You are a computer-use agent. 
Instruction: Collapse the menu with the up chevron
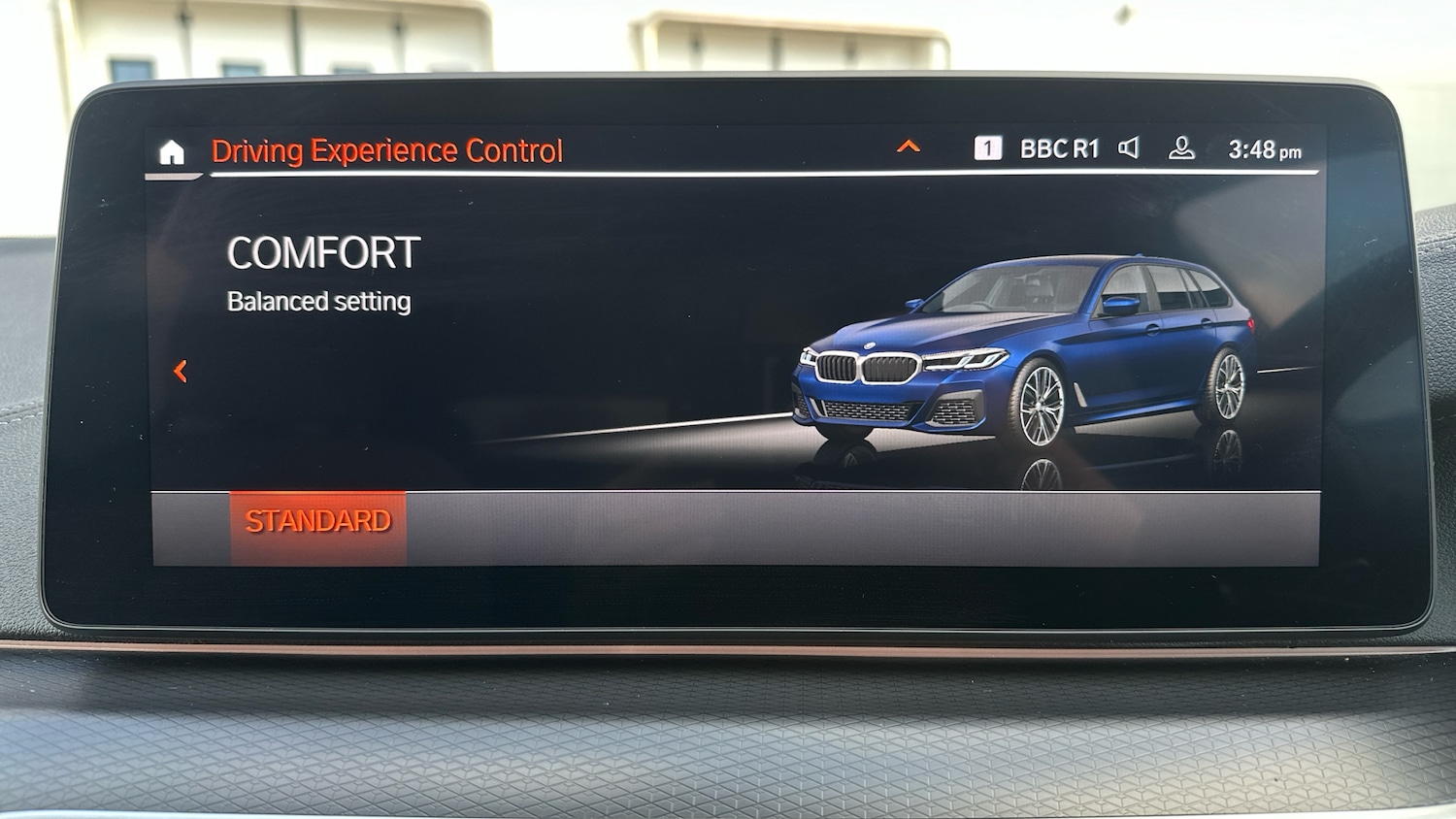[909, 146]
